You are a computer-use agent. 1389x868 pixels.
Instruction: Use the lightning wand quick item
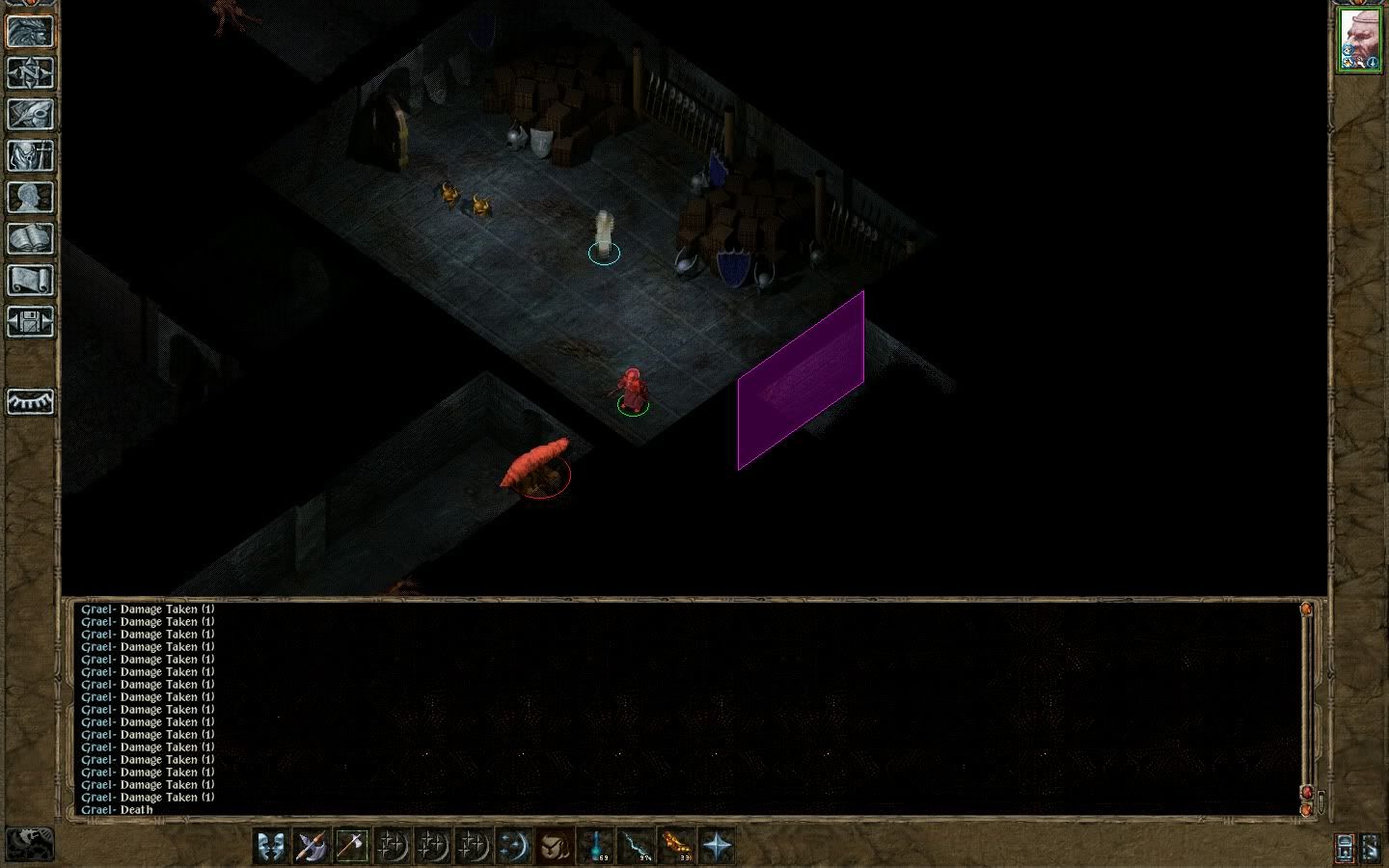(x=636, y=846)
